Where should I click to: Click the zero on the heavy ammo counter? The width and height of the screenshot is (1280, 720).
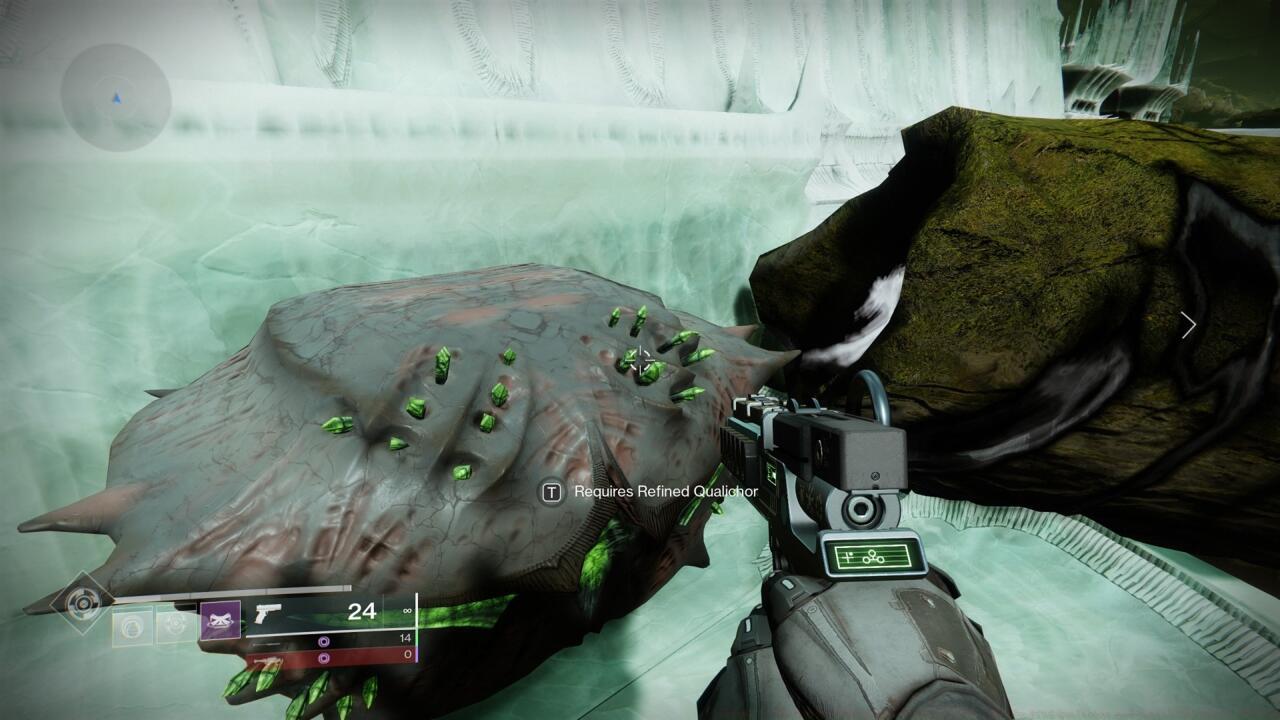point(406,652)
